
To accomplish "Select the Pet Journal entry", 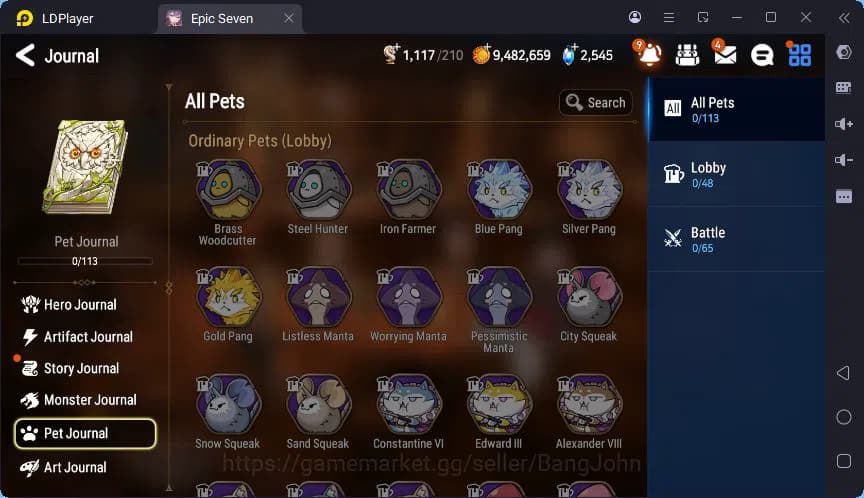I will [x=85, y=433].
